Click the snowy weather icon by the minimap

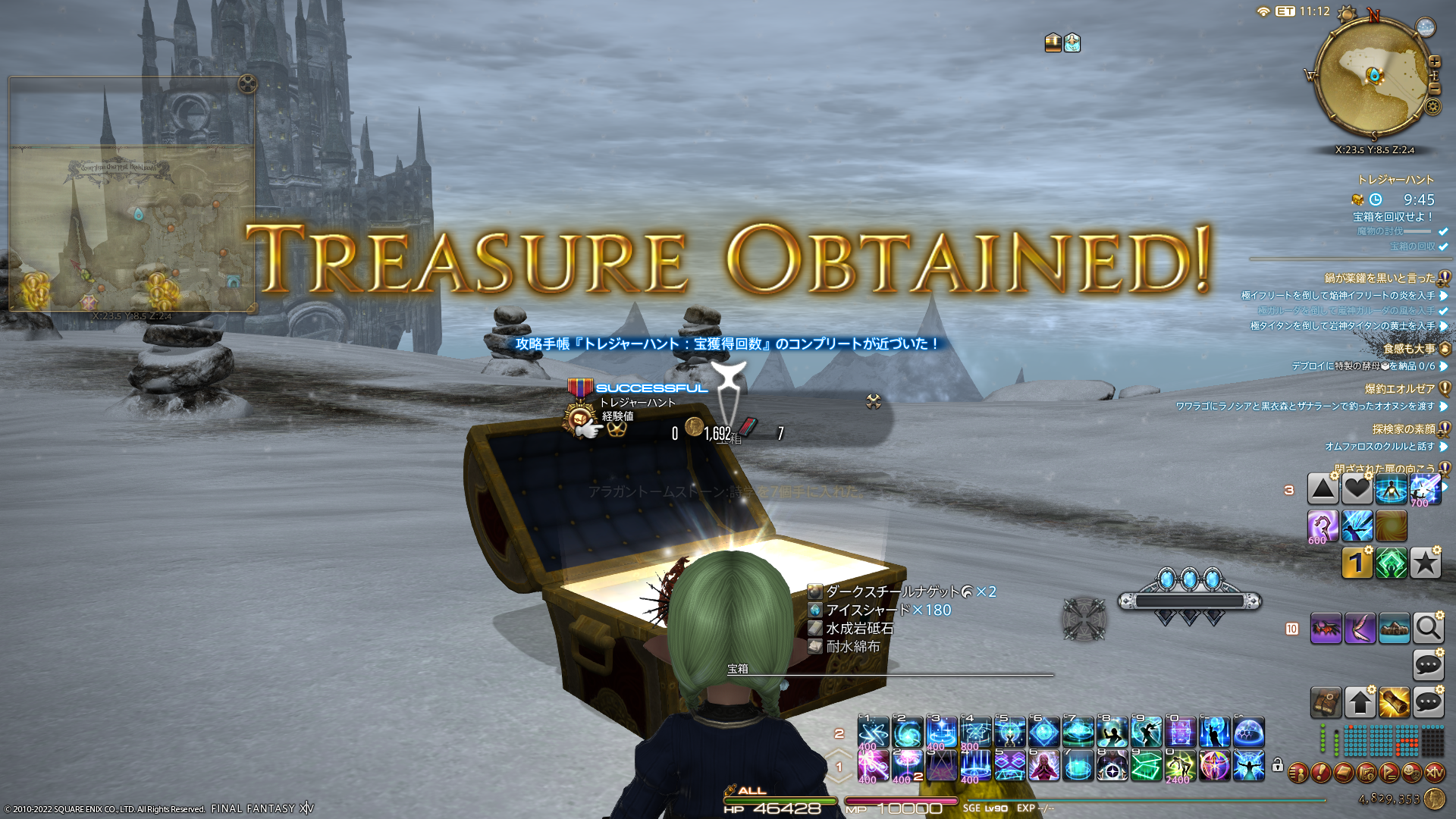(x=1426, y=28)
